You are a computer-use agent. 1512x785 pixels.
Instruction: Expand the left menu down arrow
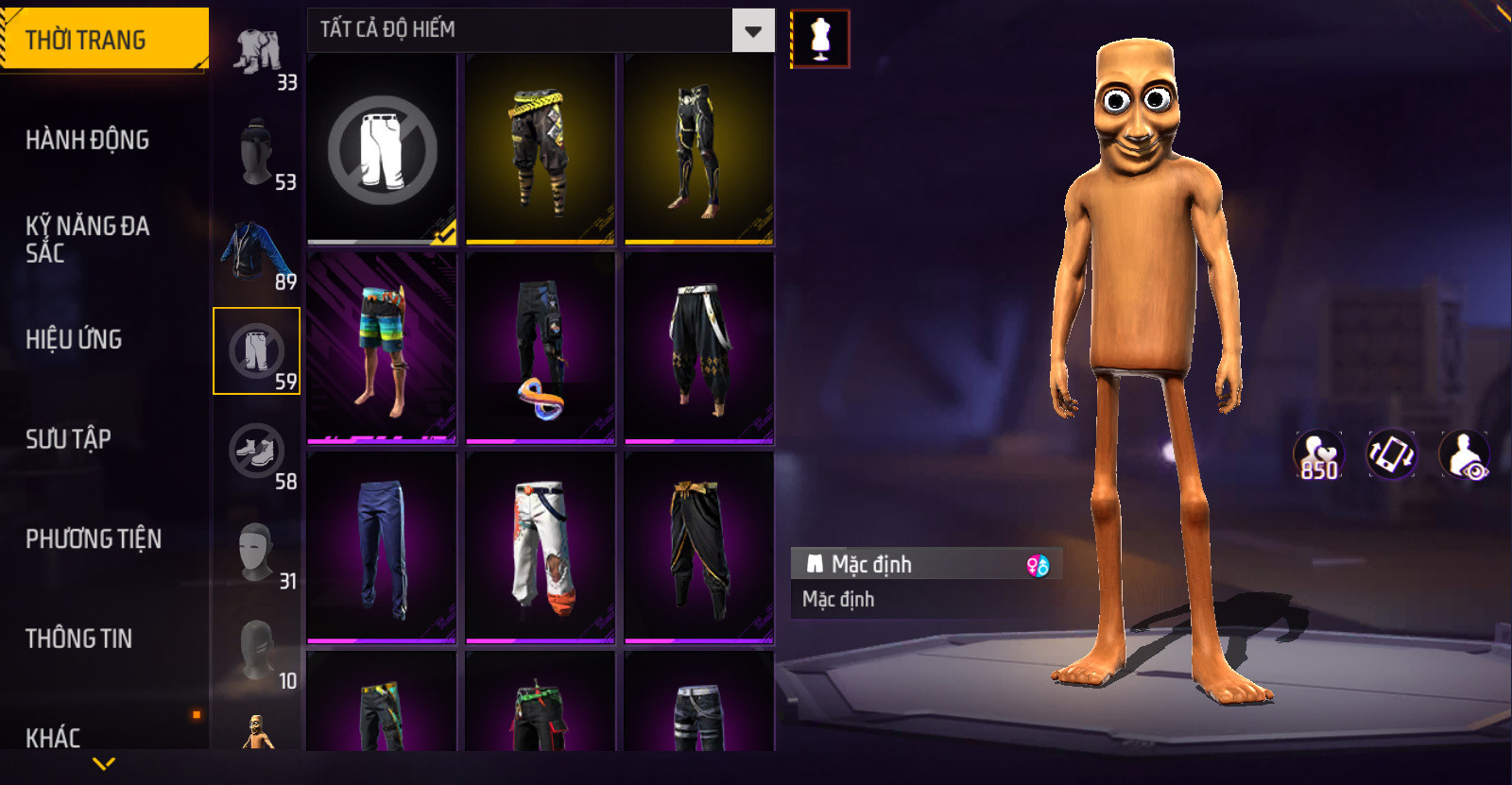point(104,763)
